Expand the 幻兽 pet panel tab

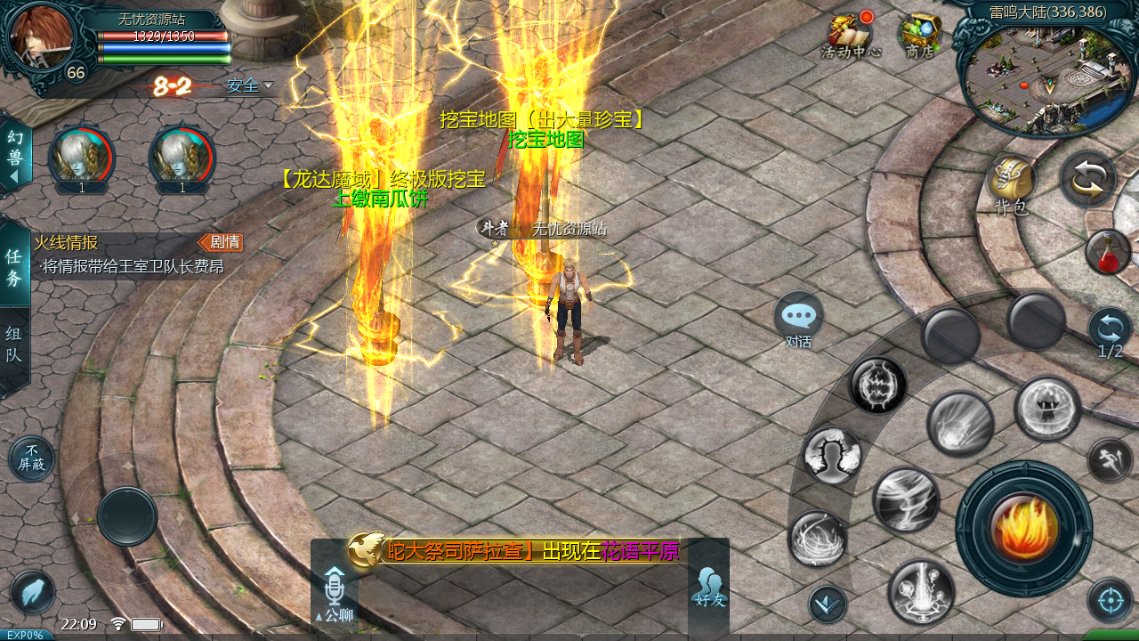pos(15,155)
